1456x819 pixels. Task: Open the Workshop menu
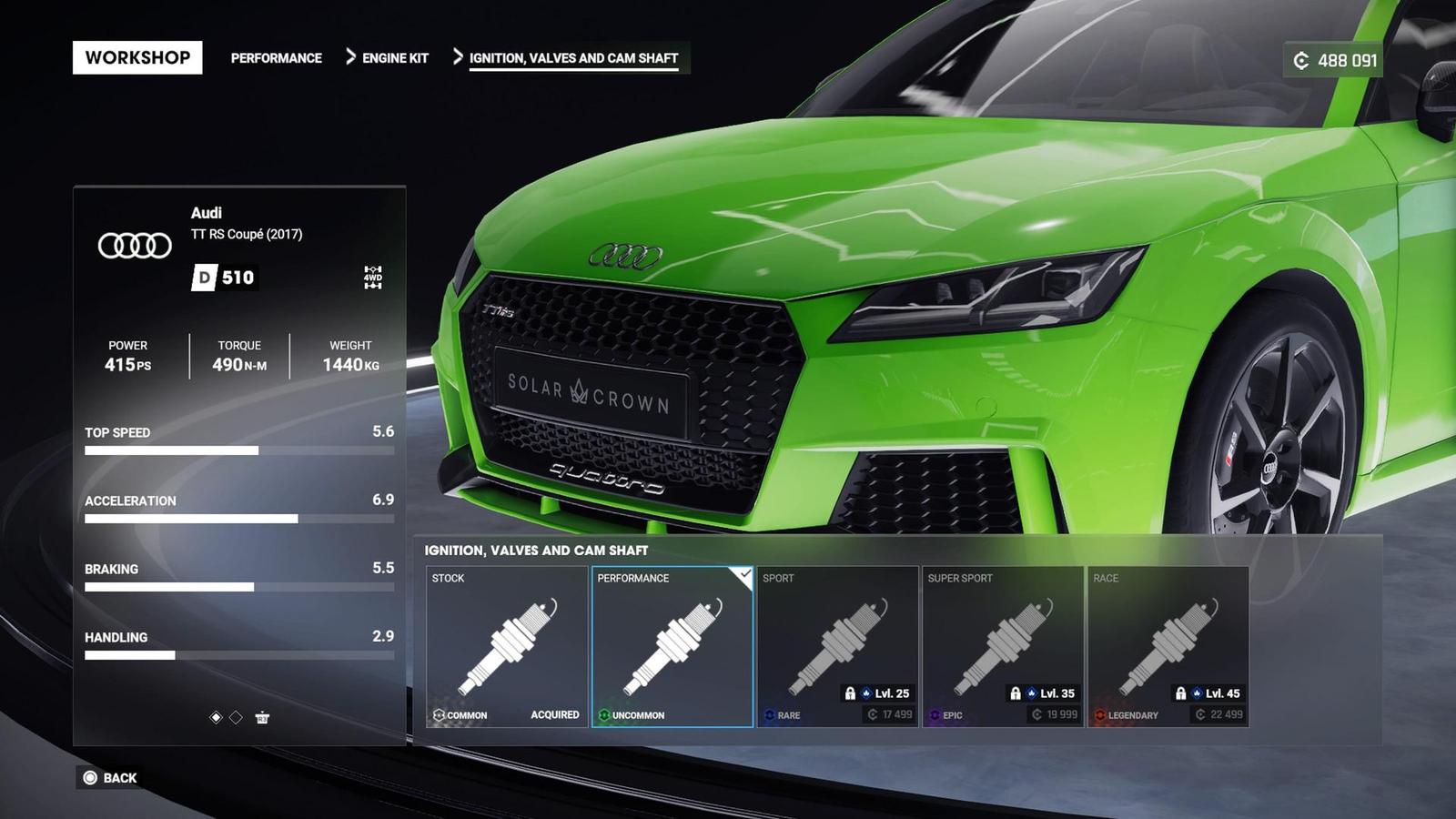tap(138, 57)
